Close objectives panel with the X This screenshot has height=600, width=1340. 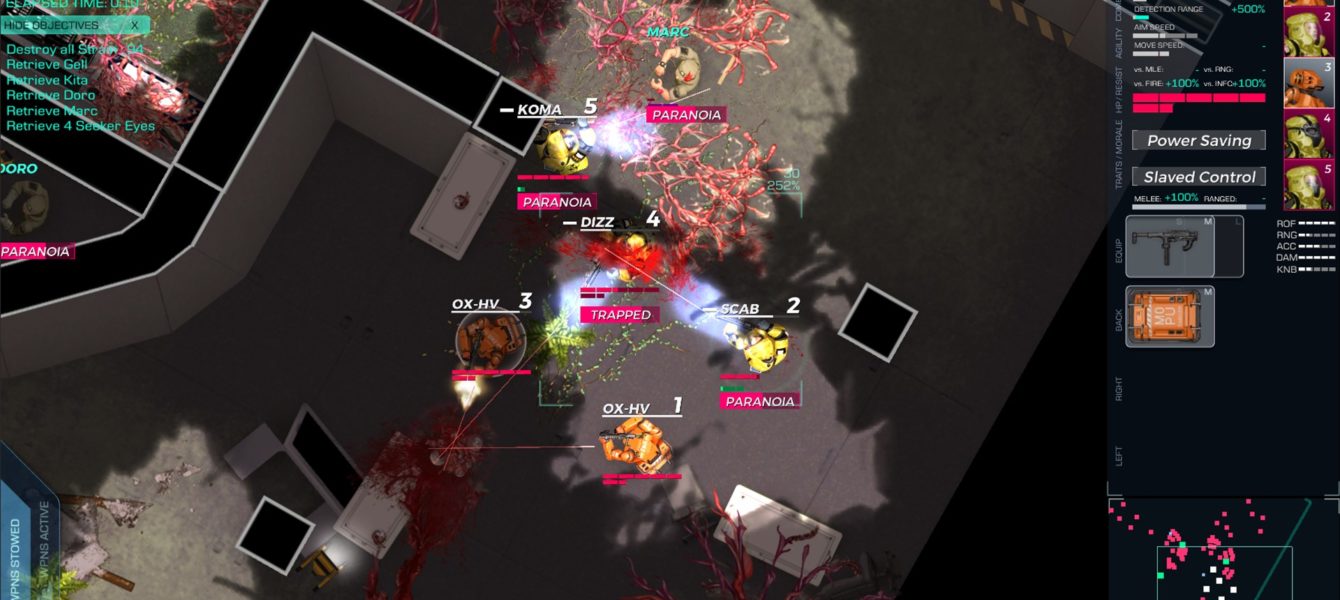(135, 25)
